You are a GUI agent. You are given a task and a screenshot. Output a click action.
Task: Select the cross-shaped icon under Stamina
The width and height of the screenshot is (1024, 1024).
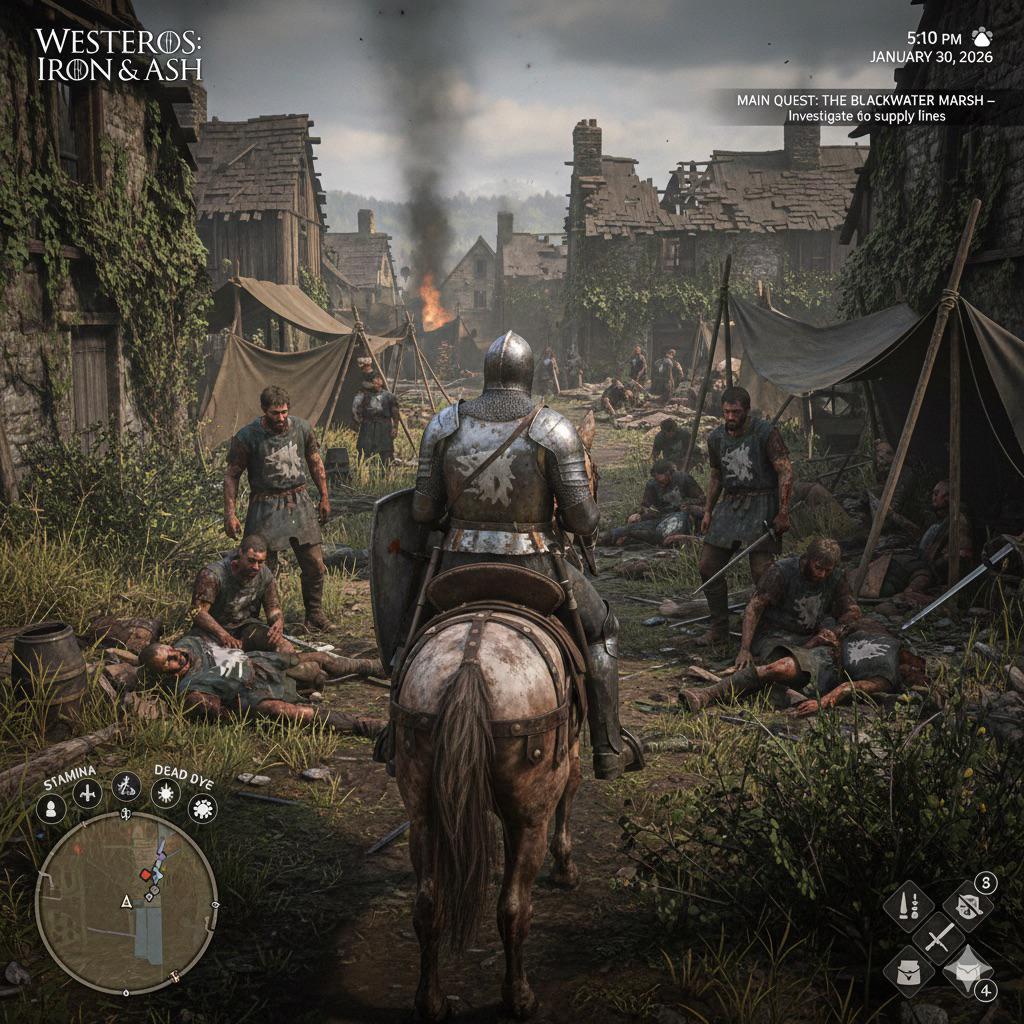tap(88, 794)
